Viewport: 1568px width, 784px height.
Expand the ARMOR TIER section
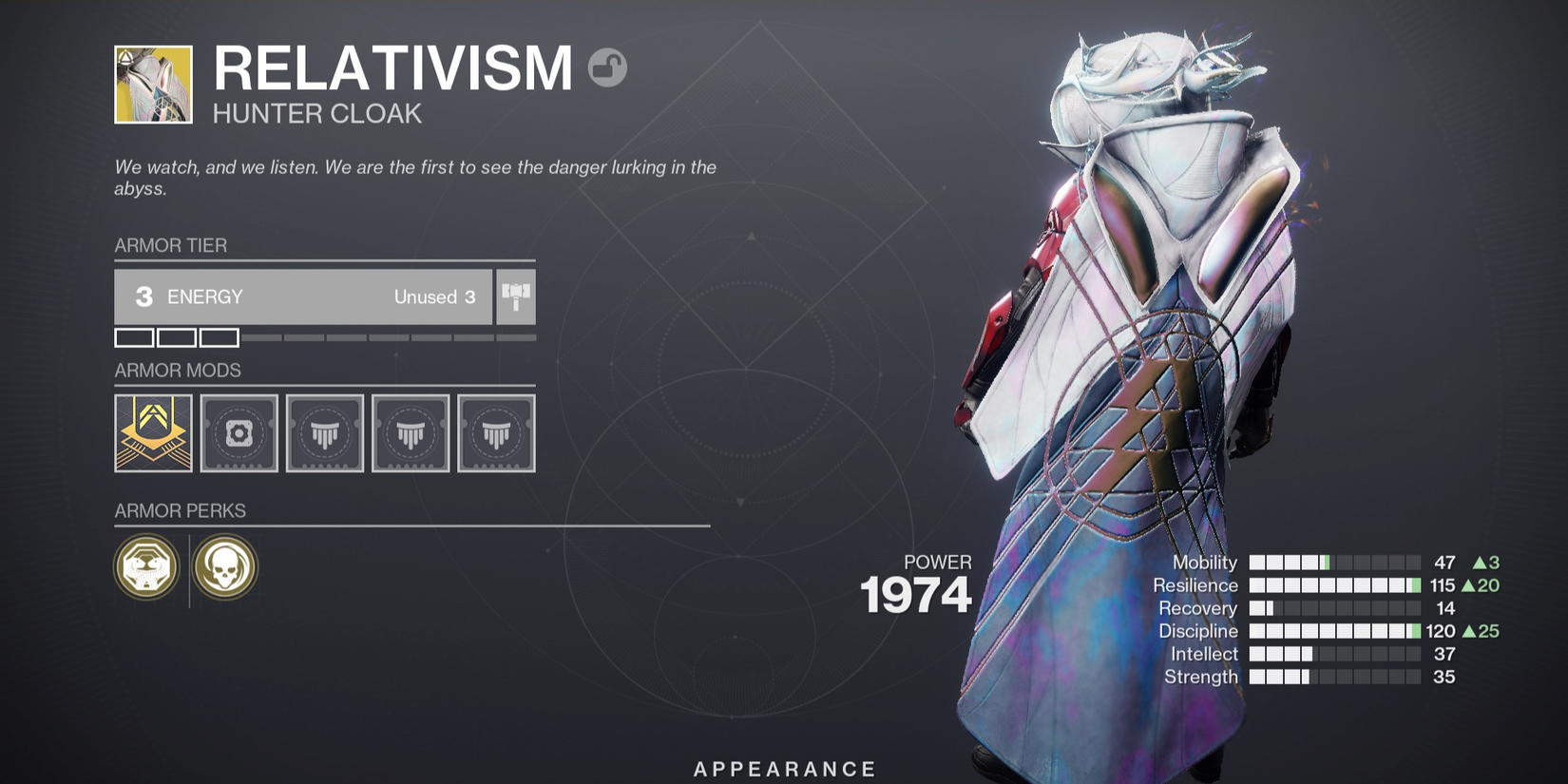click(169, 245)
